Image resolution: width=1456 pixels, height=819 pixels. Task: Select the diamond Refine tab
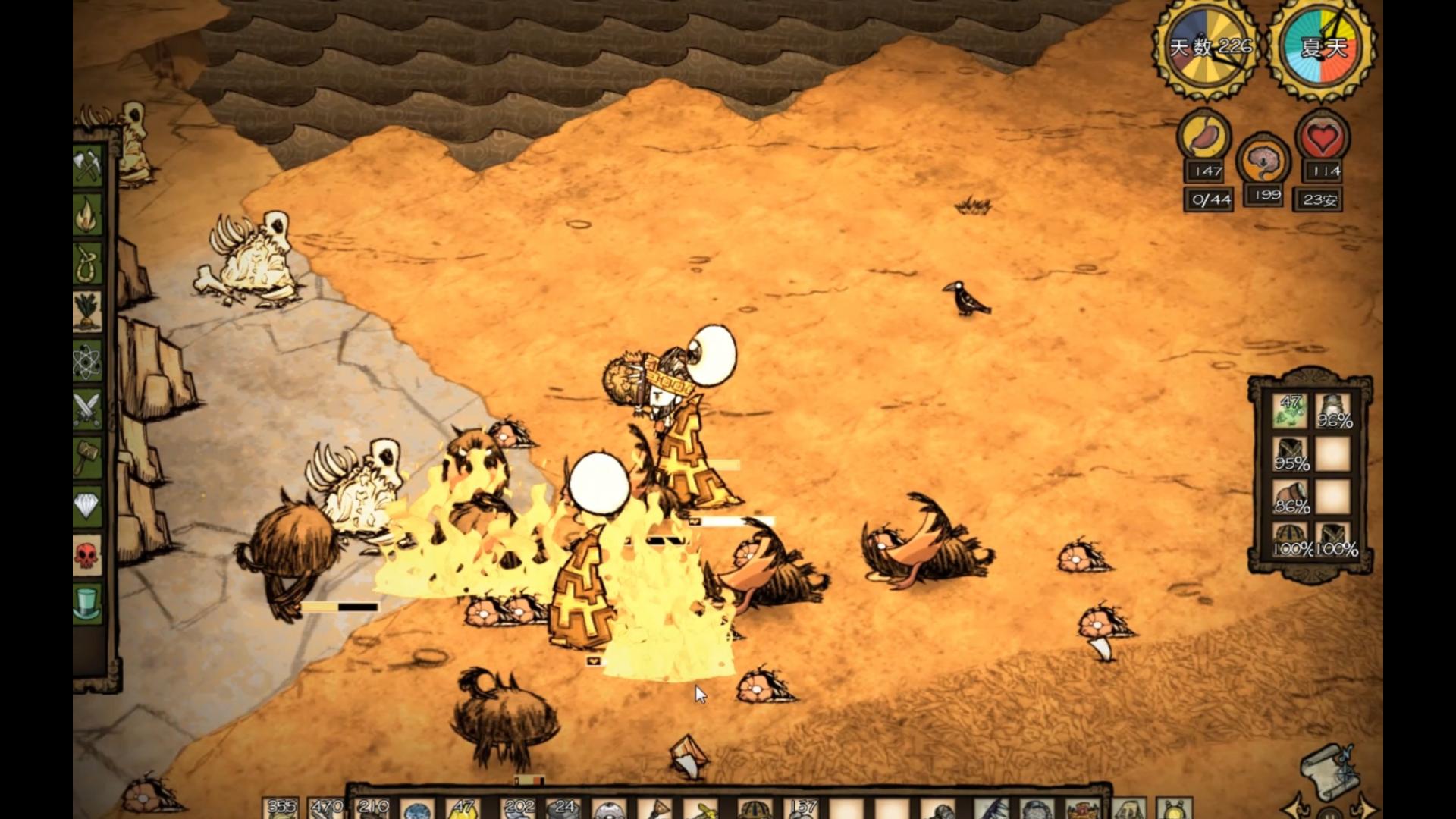click(x=87, y=506)
